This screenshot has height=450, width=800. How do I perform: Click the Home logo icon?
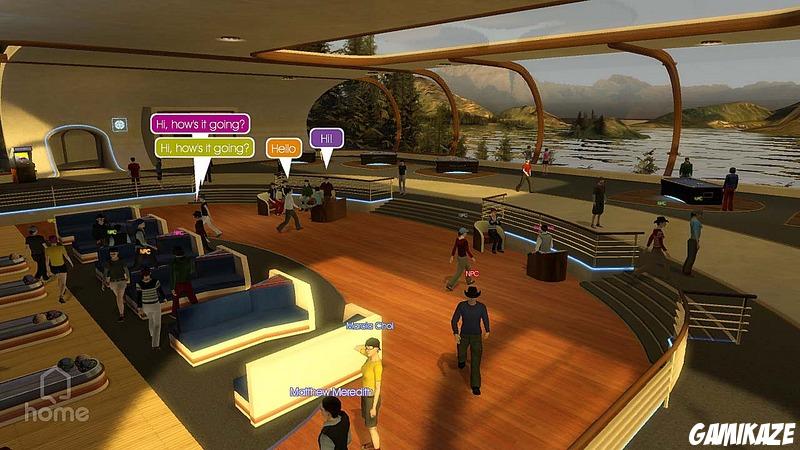coord(56,393)
